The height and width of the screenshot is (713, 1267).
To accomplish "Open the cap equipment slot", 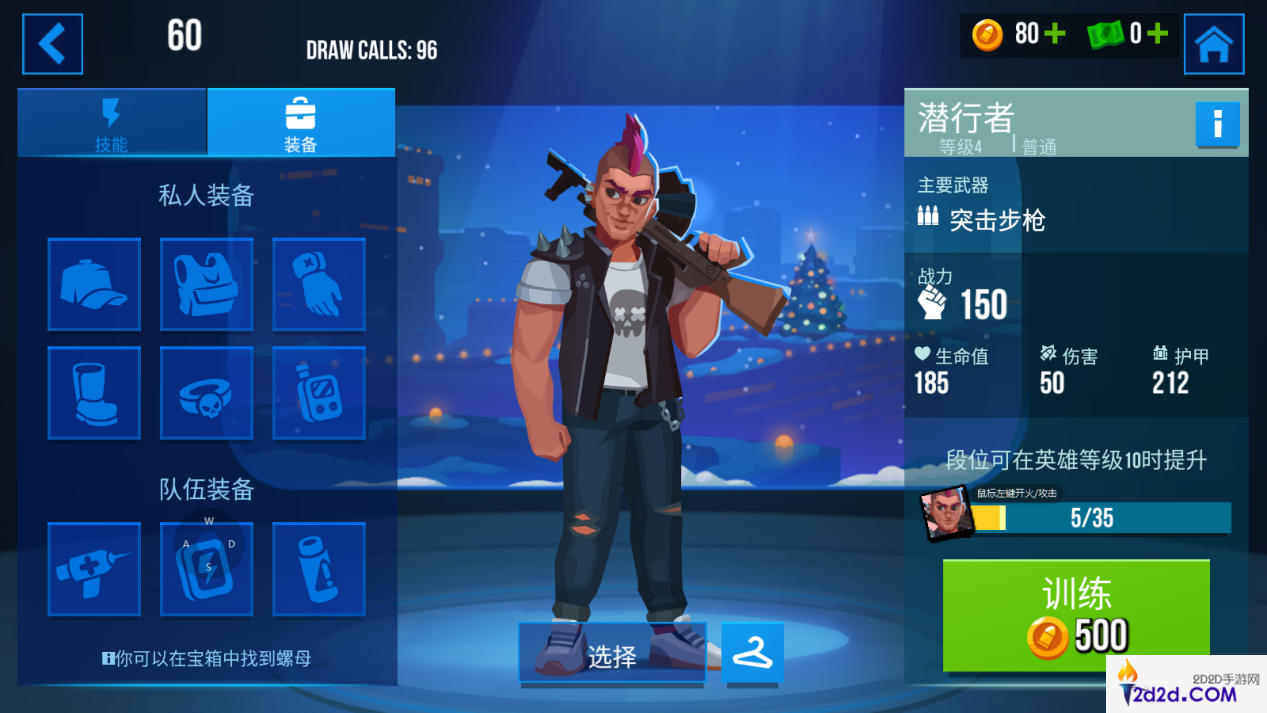I will (94, 284).
